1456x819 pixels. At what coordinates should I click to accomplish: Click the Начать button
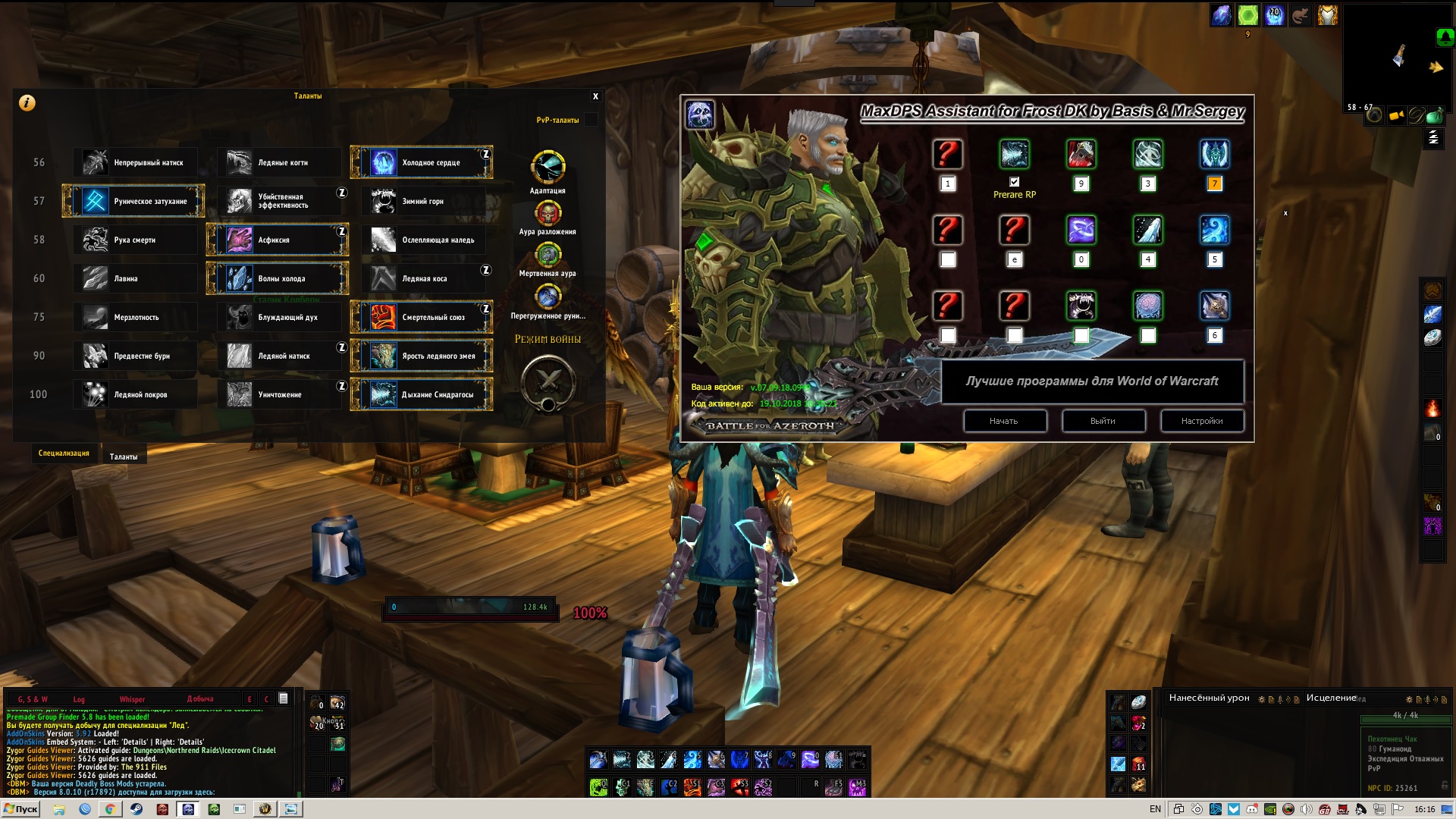coord(1004,421)
